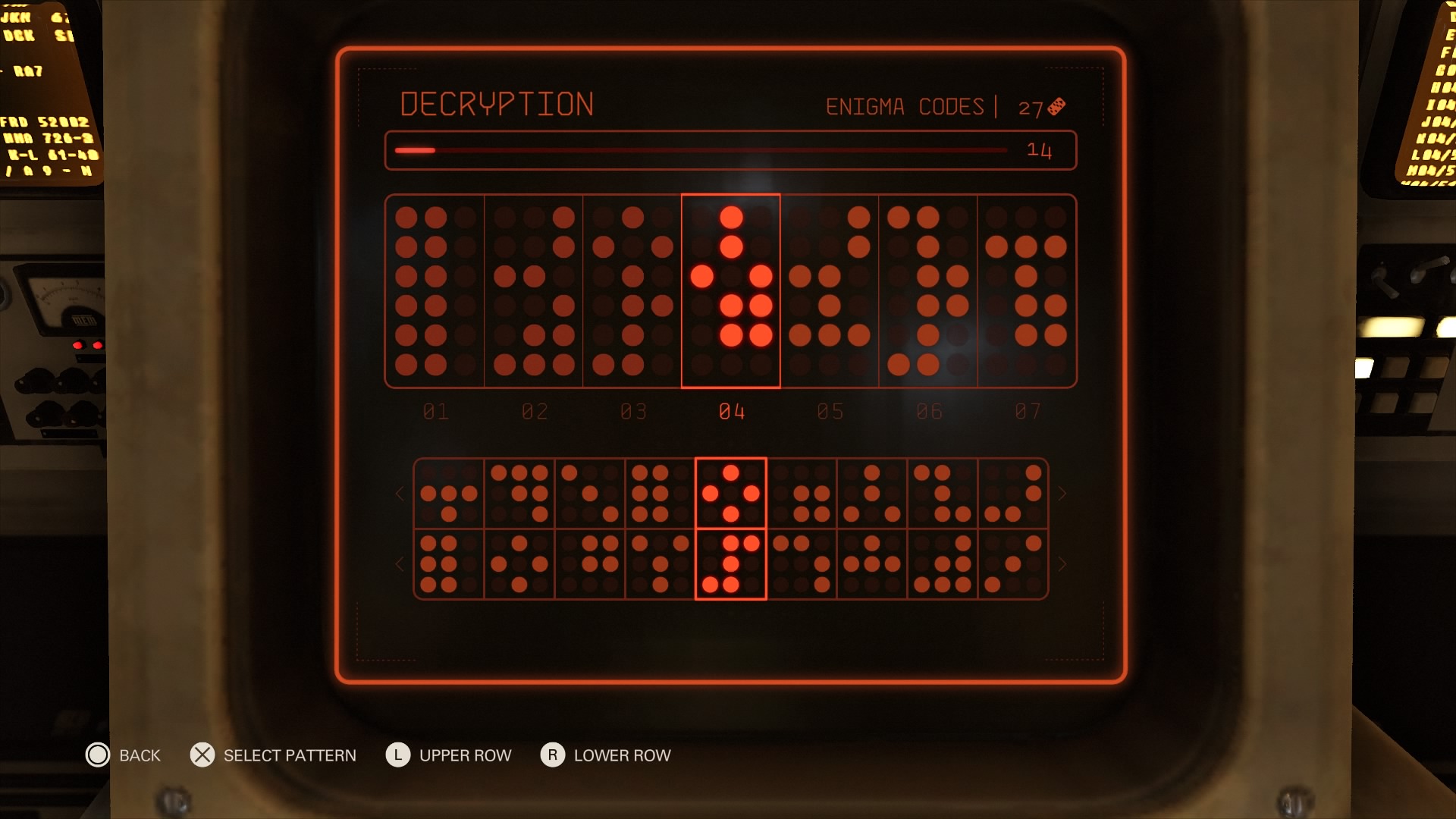Select the highlighted lower-row pattern tile

point(731,564)
